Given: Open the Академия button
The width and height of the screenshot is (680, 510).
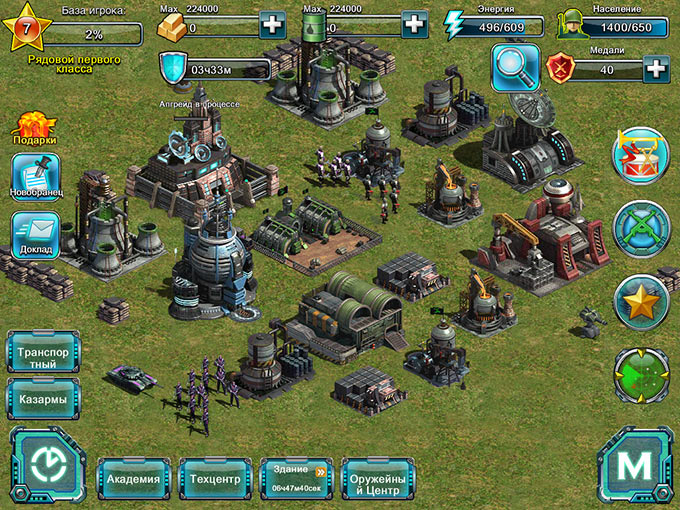Looking at the screenshot, I should coord(133,479).
